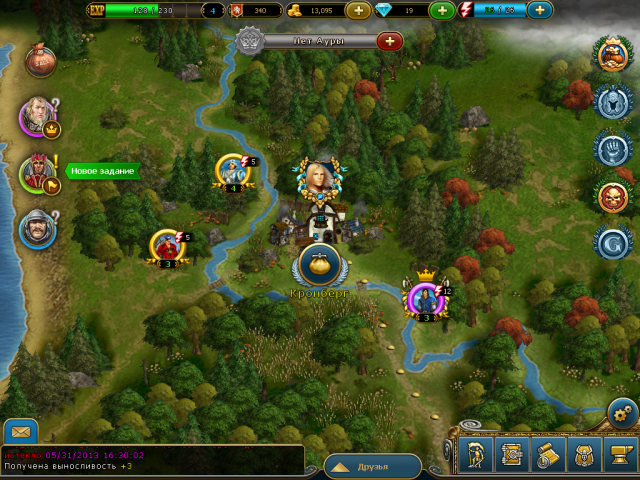Open the golden book with clasp

click(x=511, y=455)
